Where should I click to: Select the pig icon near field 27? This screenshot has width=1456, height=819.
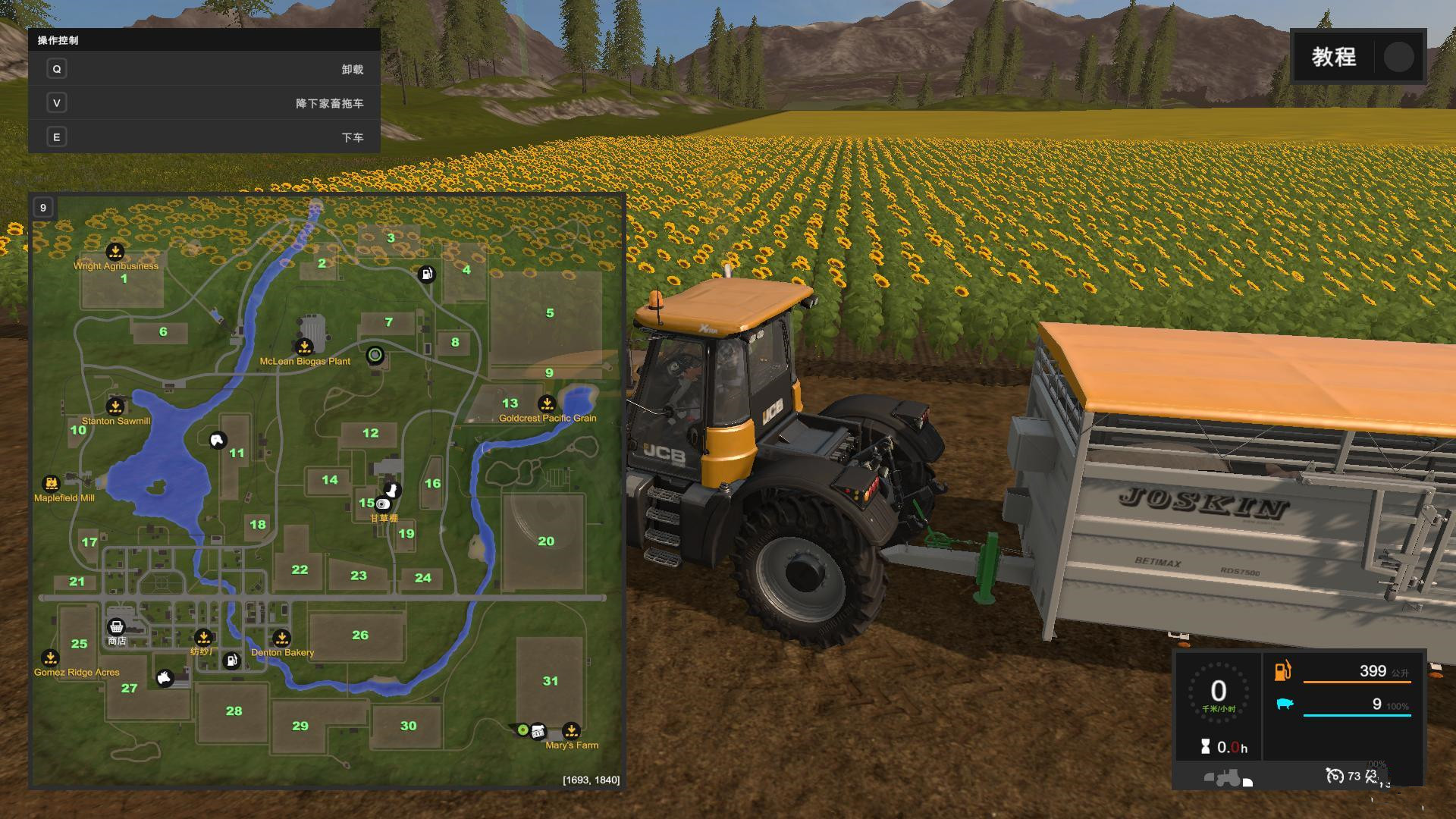tap(165, 677)
